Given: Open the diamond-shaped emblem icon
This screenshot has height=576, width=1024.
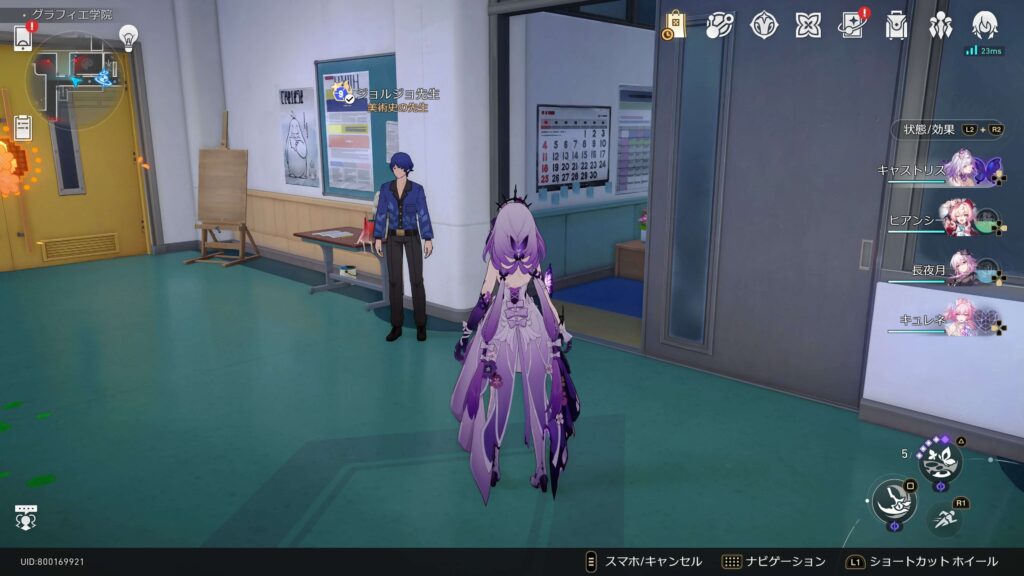Looking at the screenshot, I should 764,26.
